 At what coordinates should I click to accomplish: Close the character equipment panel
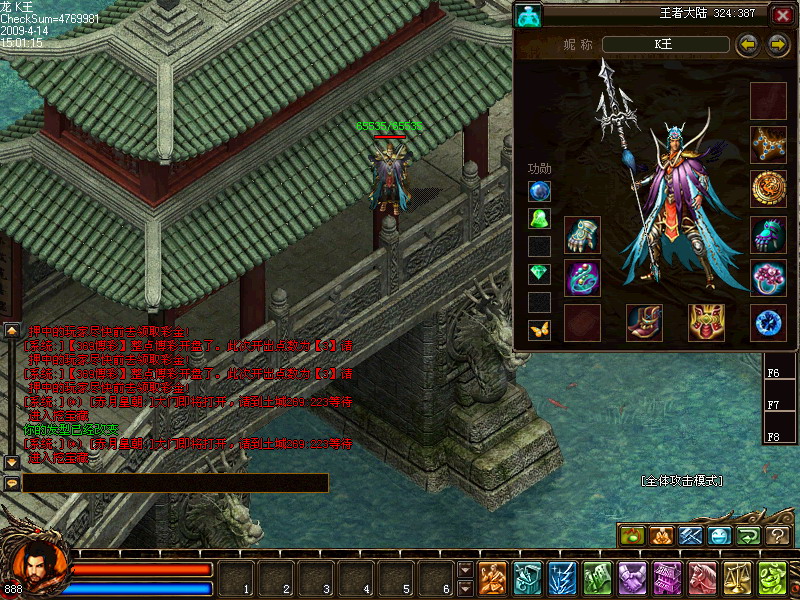(781, 15)
